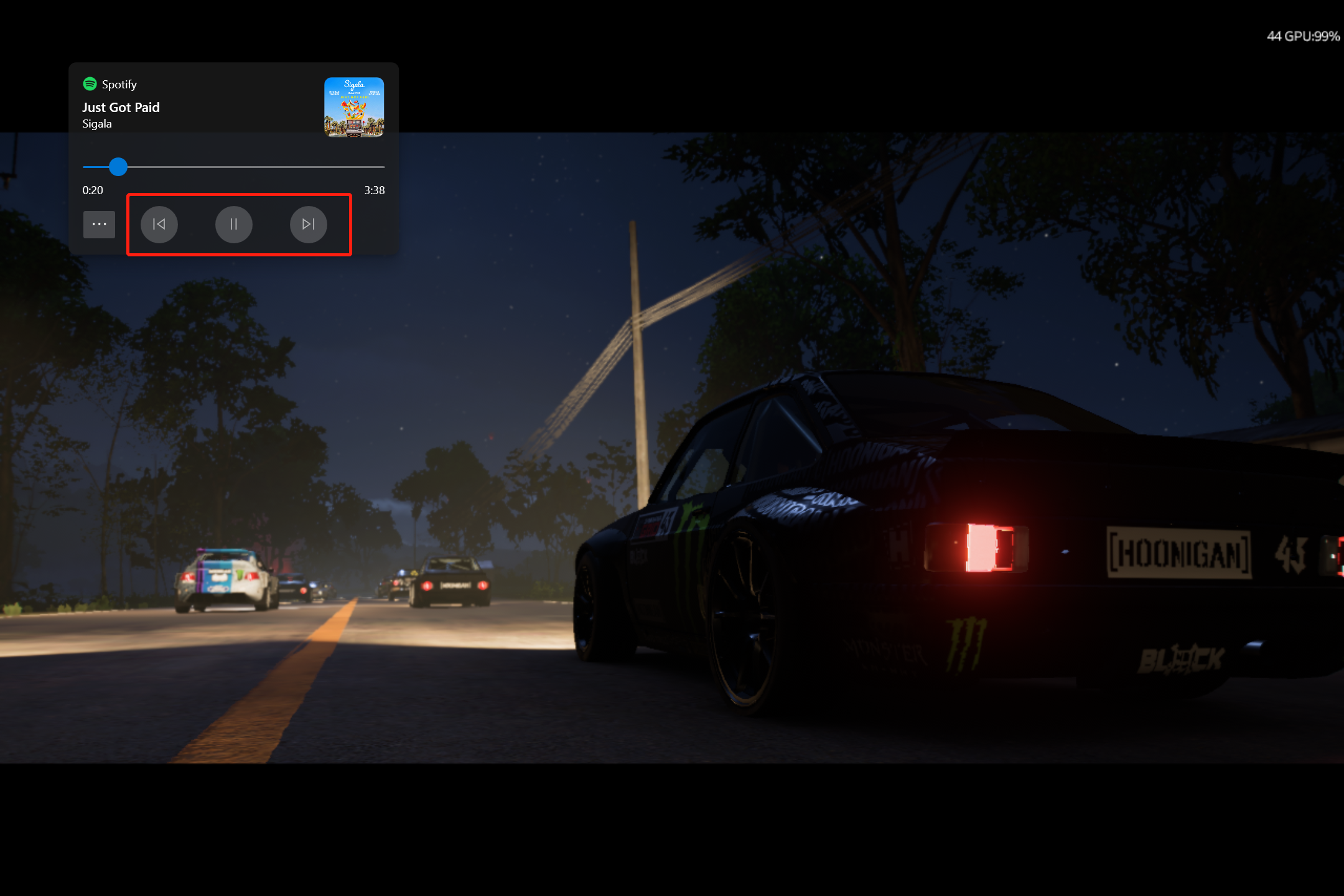Image resolution: width=1344 pixels, height=896 pixels.
Task: Go back to the previous track
Action: (159, 224)
